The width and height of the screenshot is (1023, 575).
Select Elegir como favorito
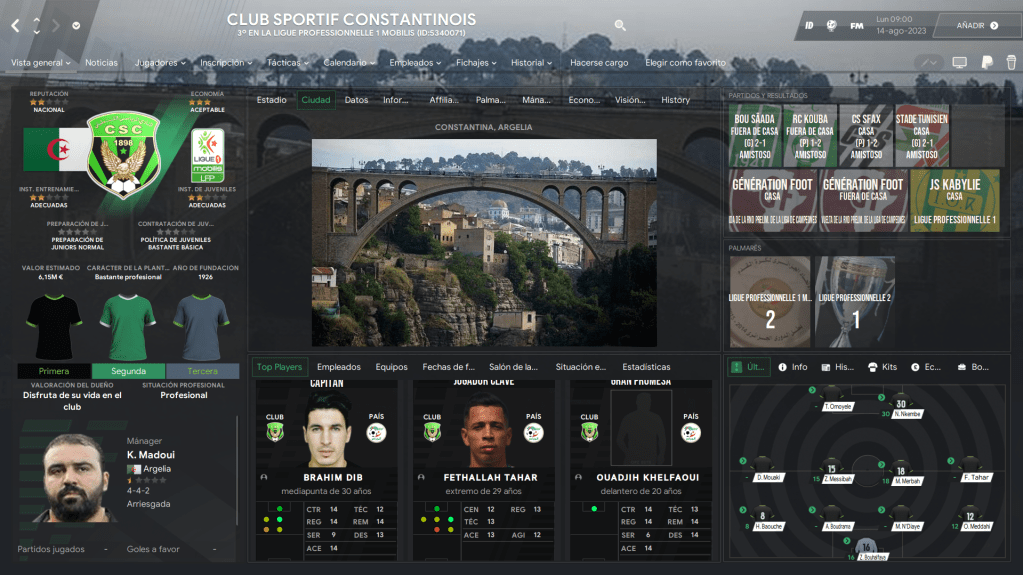pyautogui.click(x=685, y=63)
